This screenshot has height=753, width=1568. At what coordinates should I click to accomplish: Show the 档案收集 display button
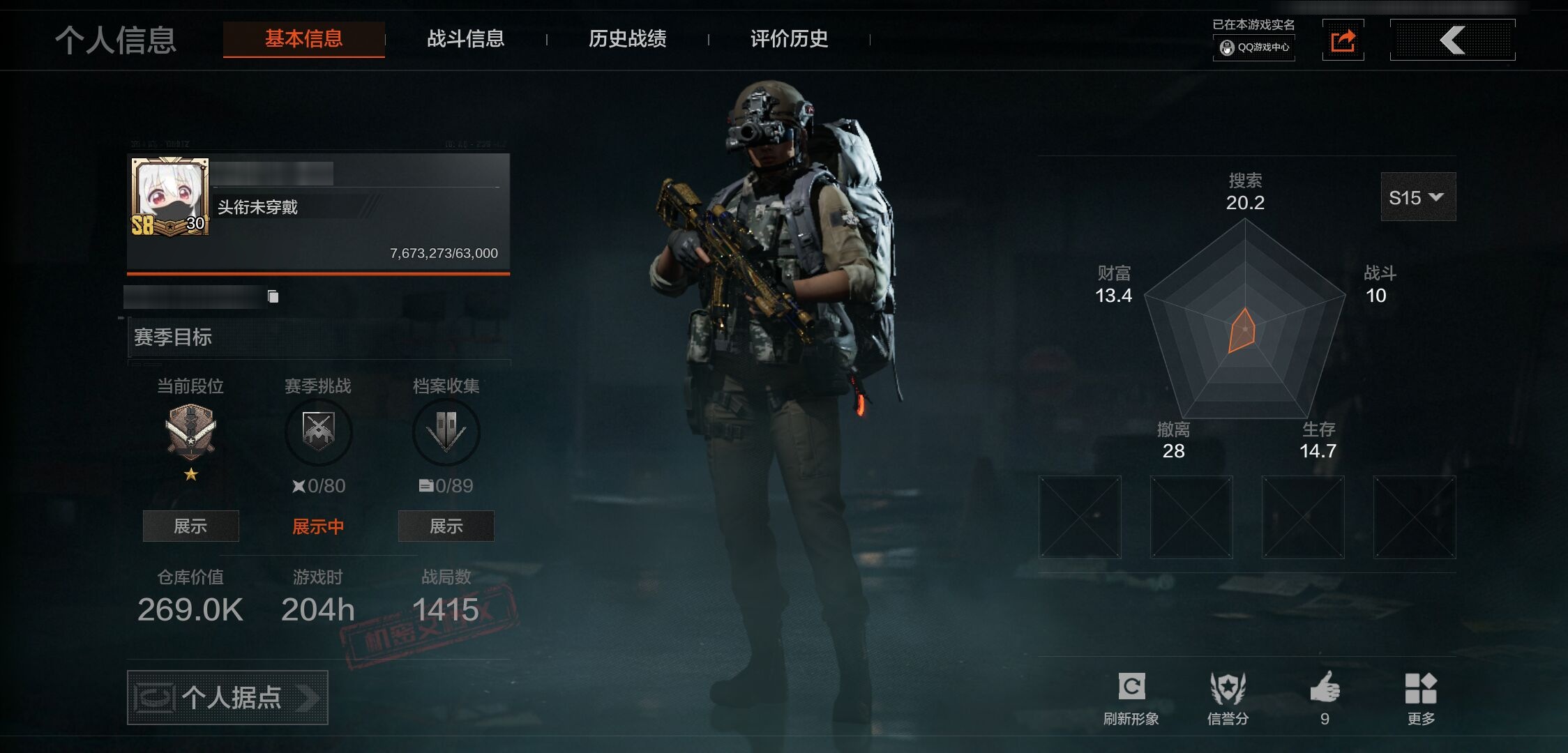pos(446,526)
